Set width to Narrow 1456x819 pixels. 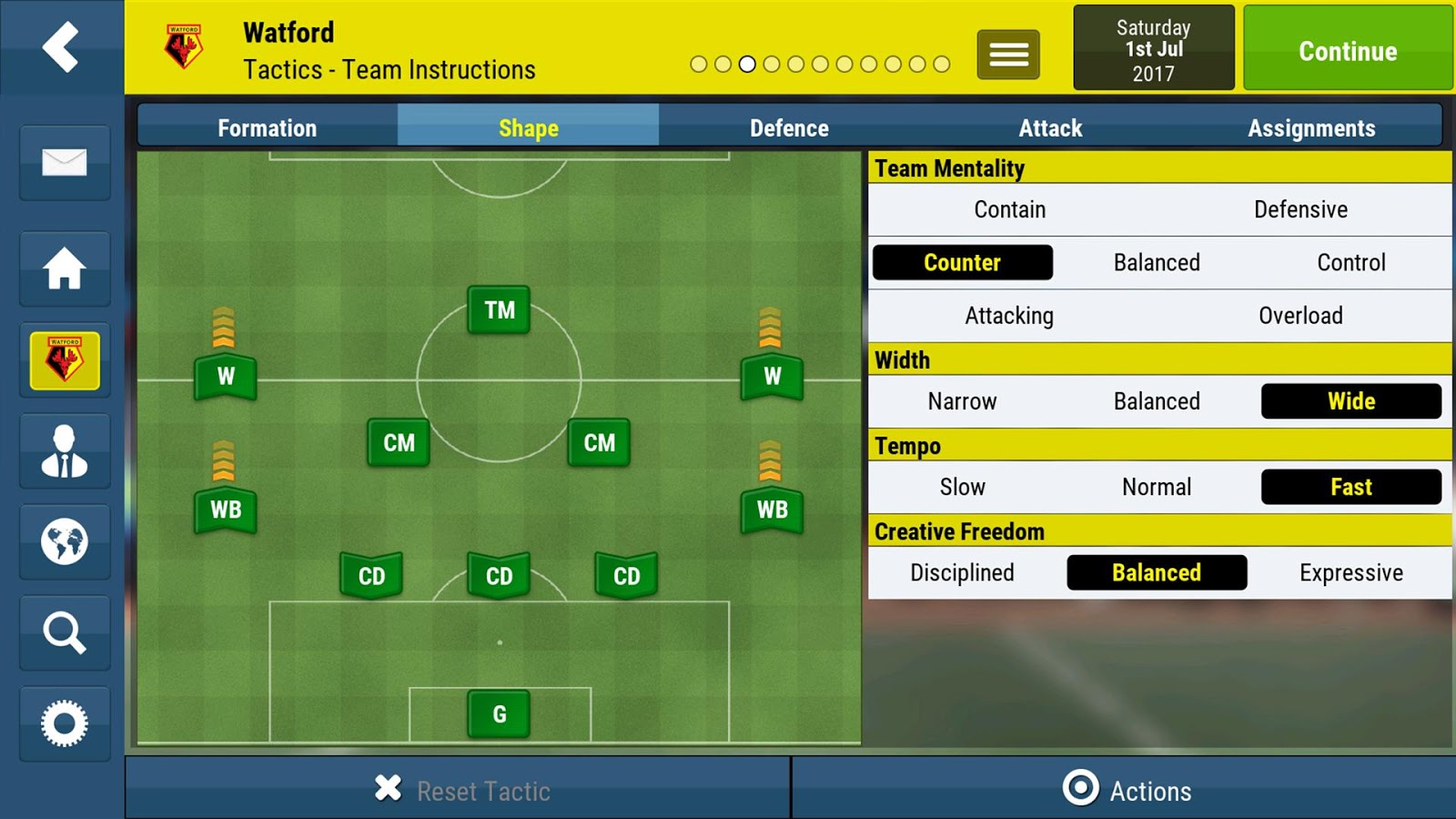(962, 401)
